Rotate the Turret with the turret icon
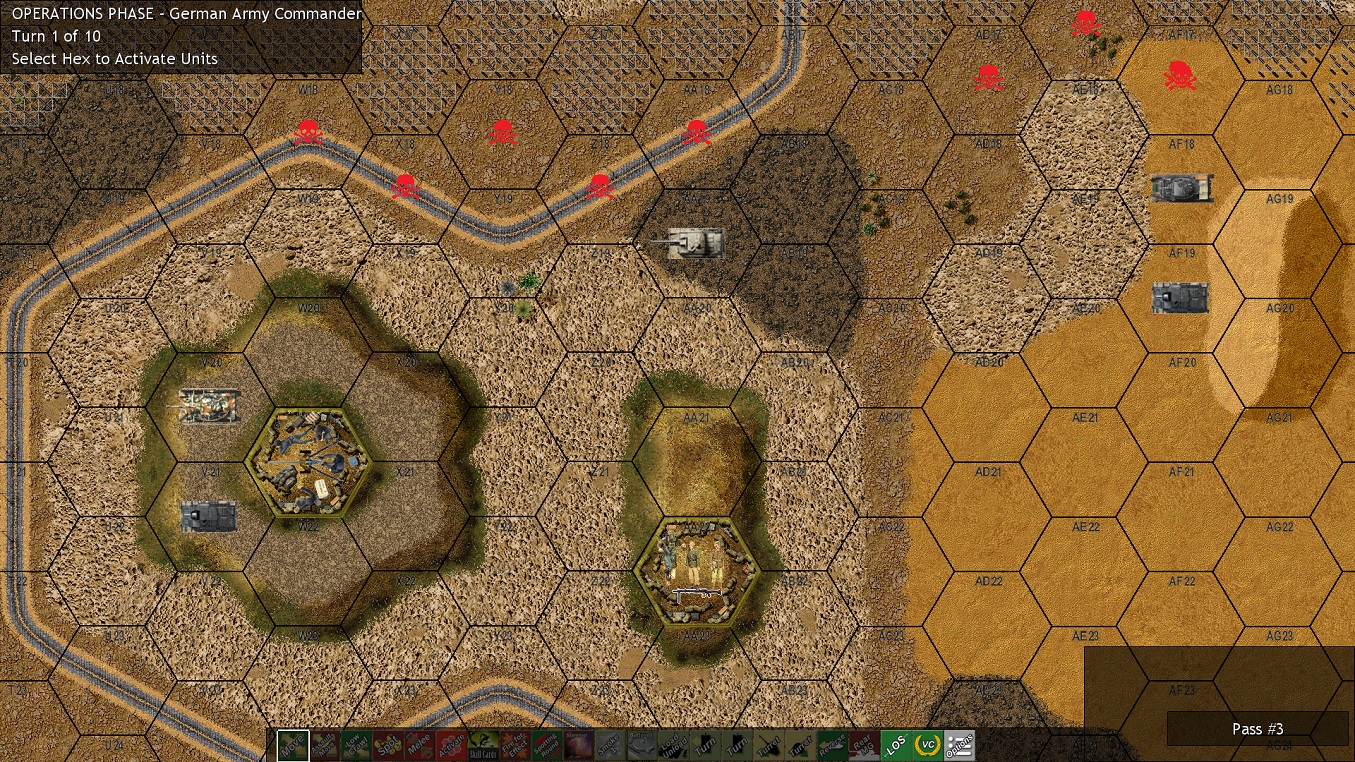1355x762 pixels. (x=766, y=745)
